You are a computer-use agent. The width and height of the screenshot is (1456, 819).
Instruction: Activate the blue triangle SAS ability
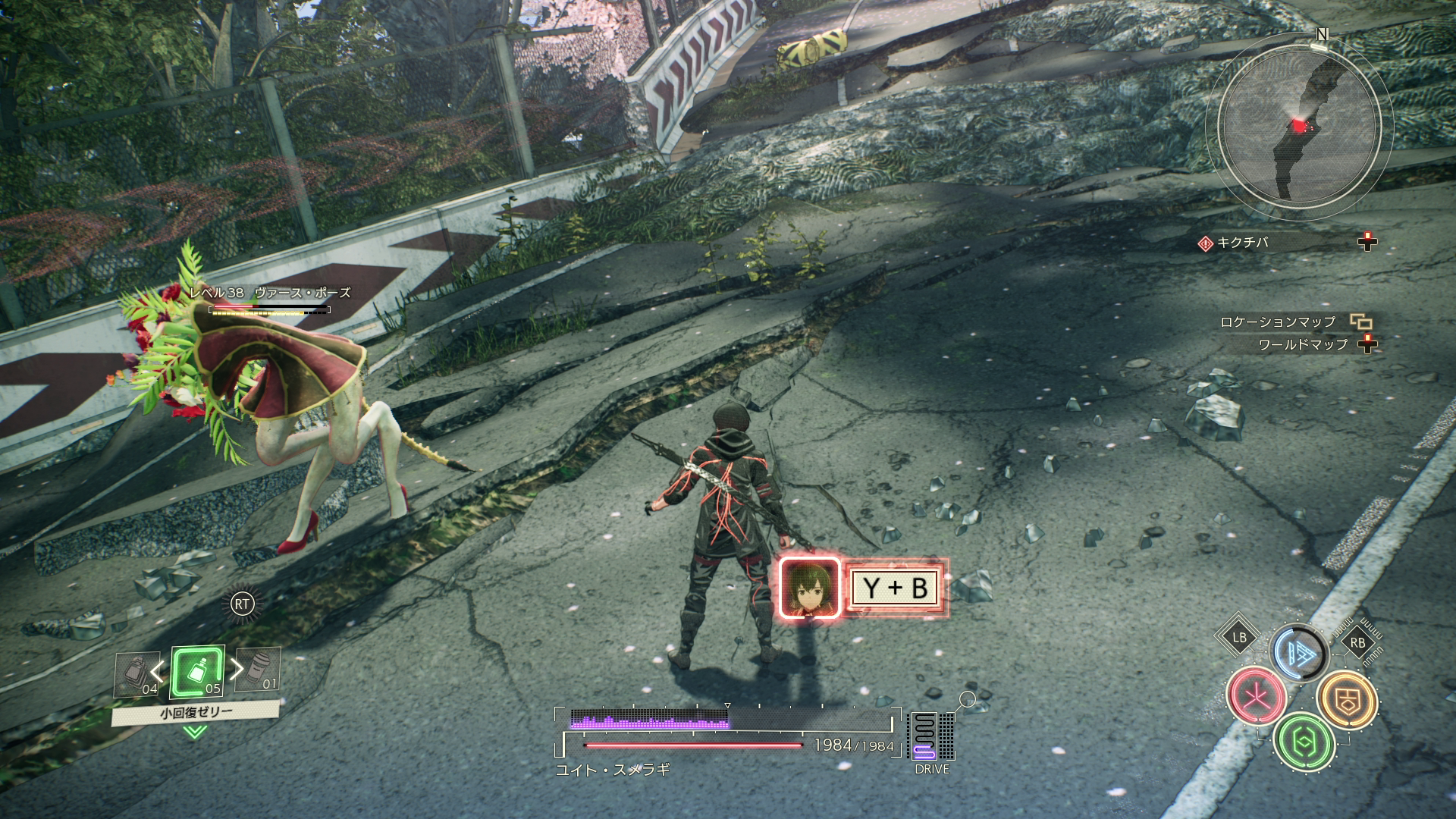1298,651
